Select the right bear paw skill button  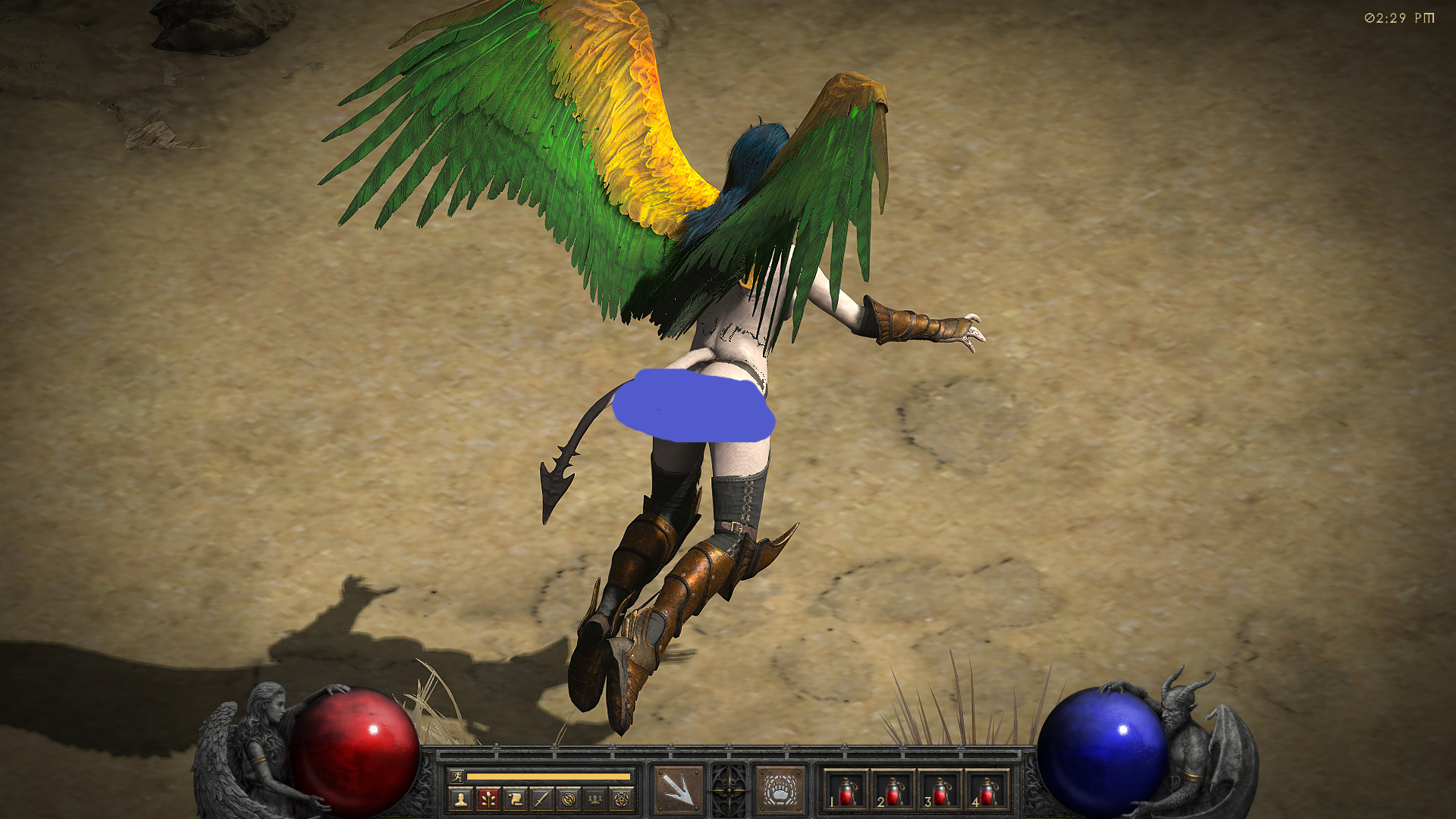pyautogui.click(x=780, y=789)
